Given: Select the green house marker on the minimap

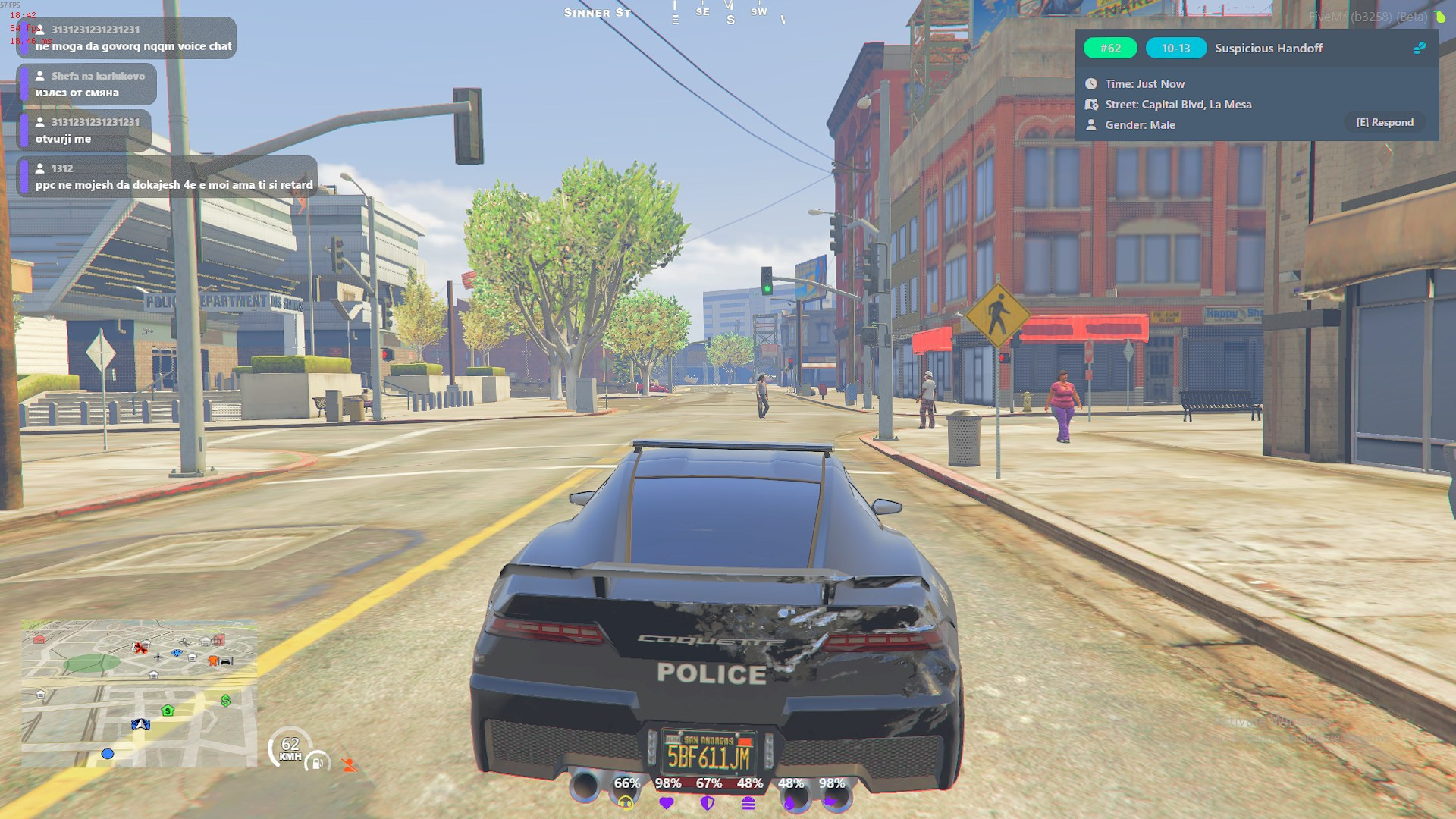Looking at the screenshot, I should point(168,711).
